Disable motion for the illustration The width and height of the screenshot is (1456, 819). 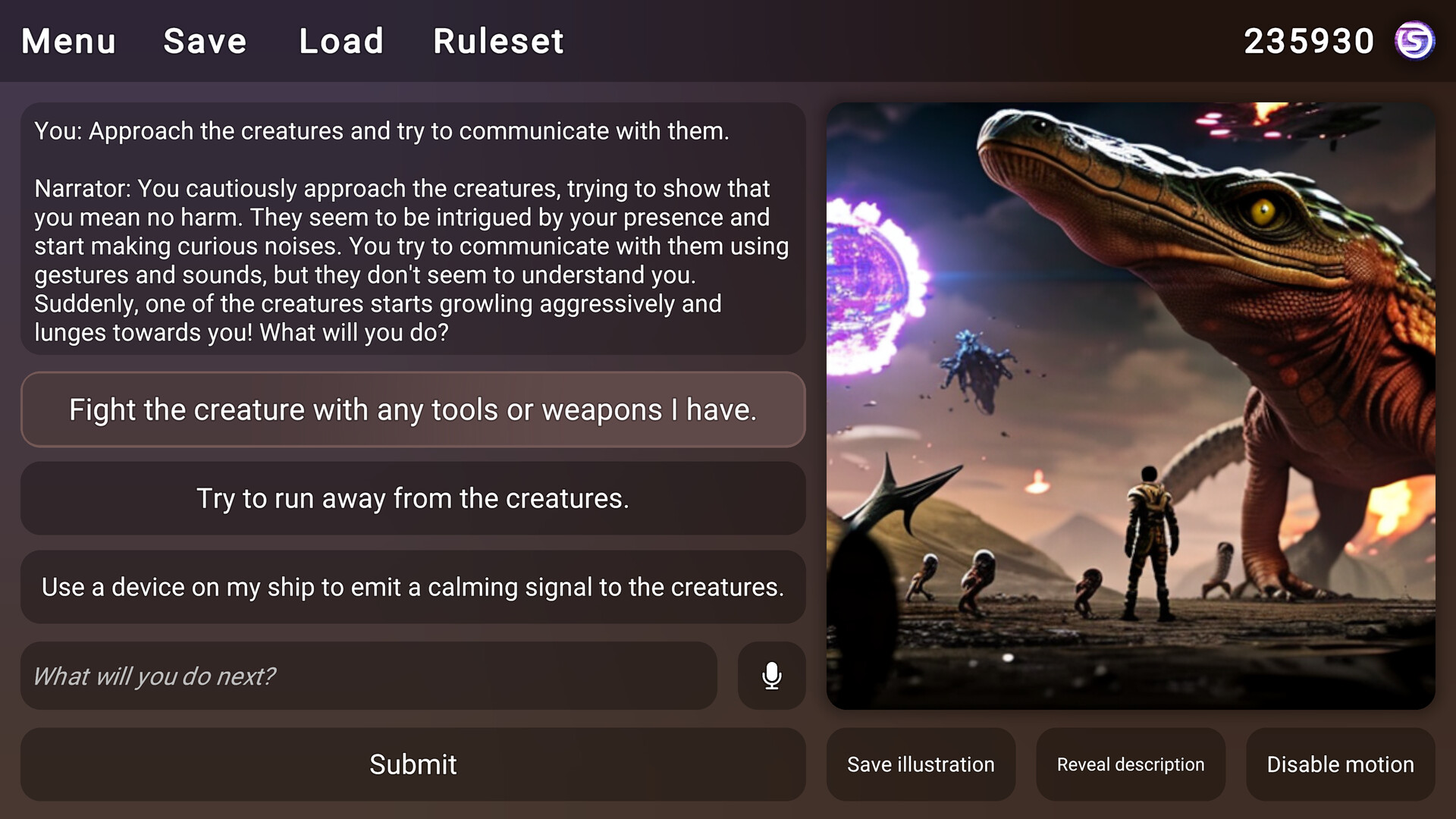1338,764
